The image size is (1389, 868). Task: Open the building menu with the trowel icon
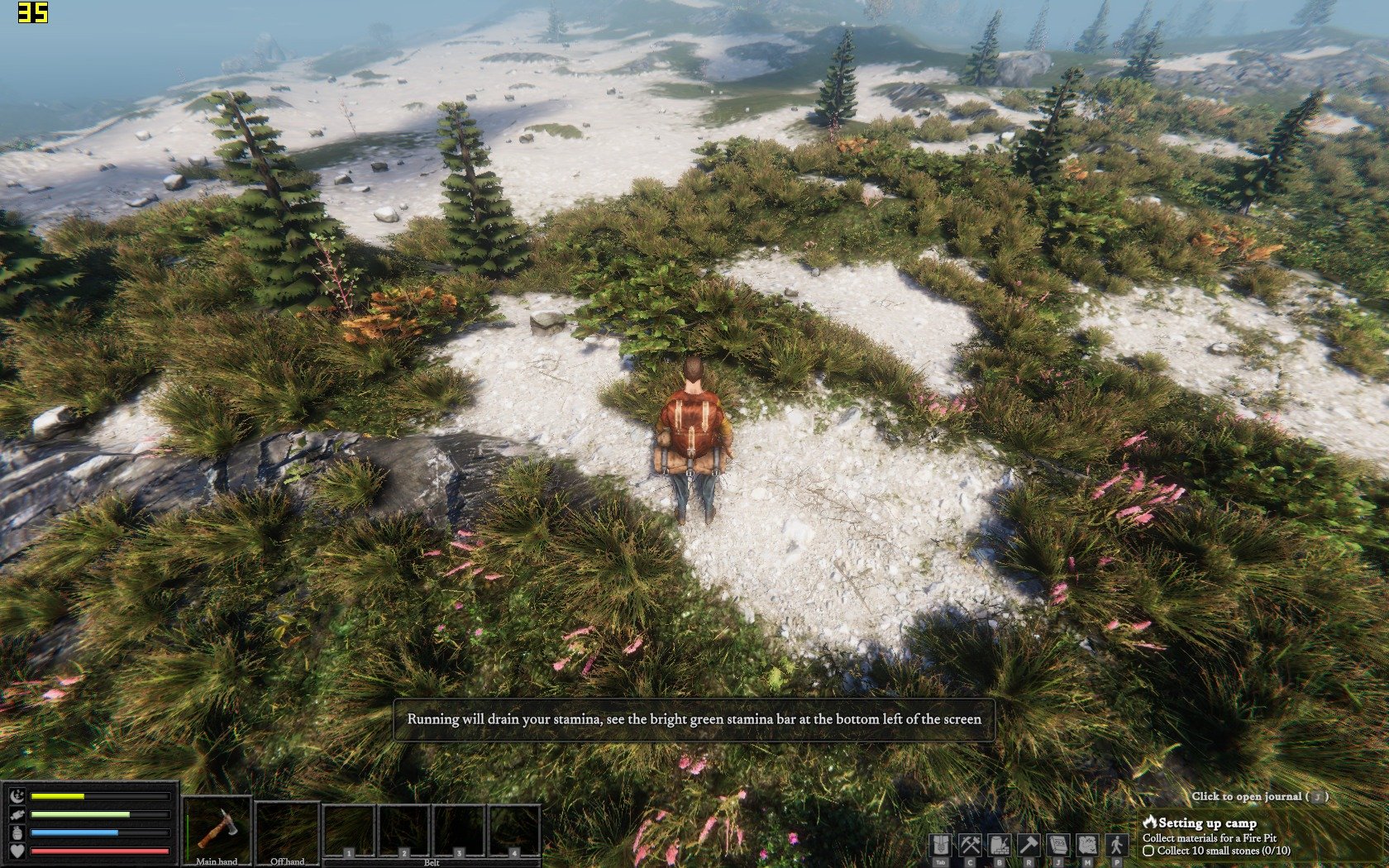tap(999, 845)
